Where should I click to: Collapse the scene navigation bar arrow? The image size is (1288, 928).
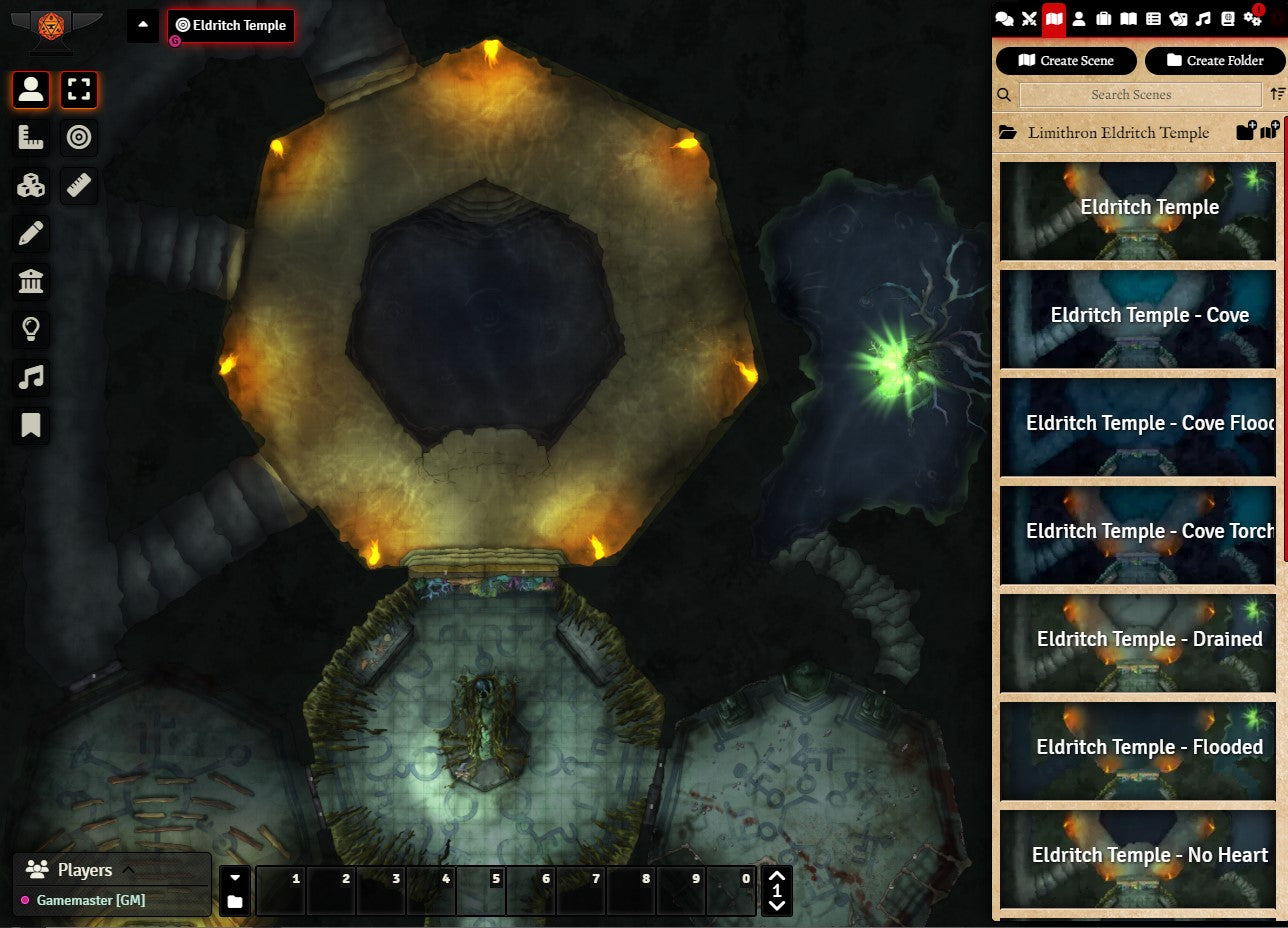[x=143, y=25]
